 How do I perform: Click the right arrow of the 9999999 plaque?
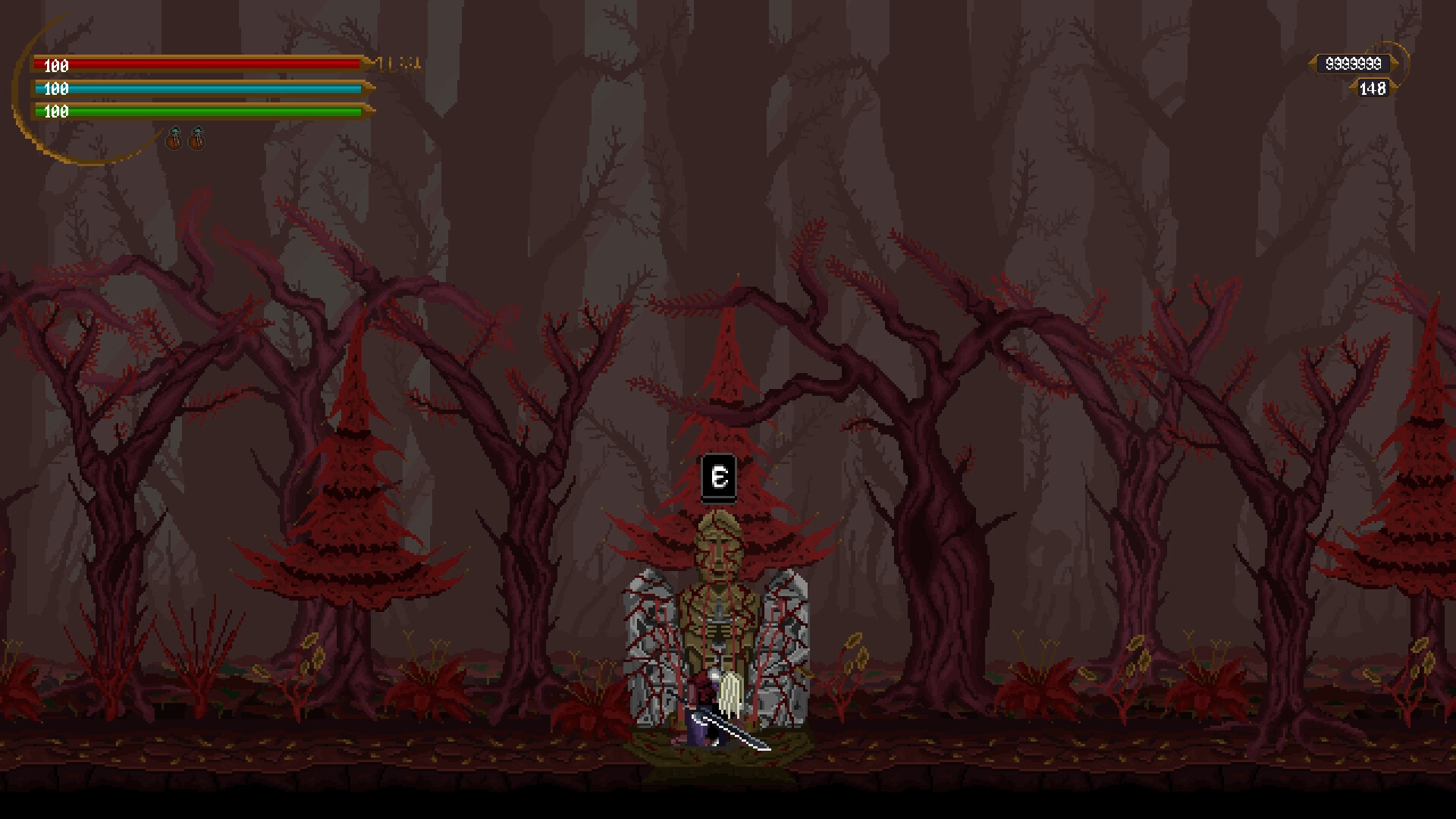tap(1395, 64)
